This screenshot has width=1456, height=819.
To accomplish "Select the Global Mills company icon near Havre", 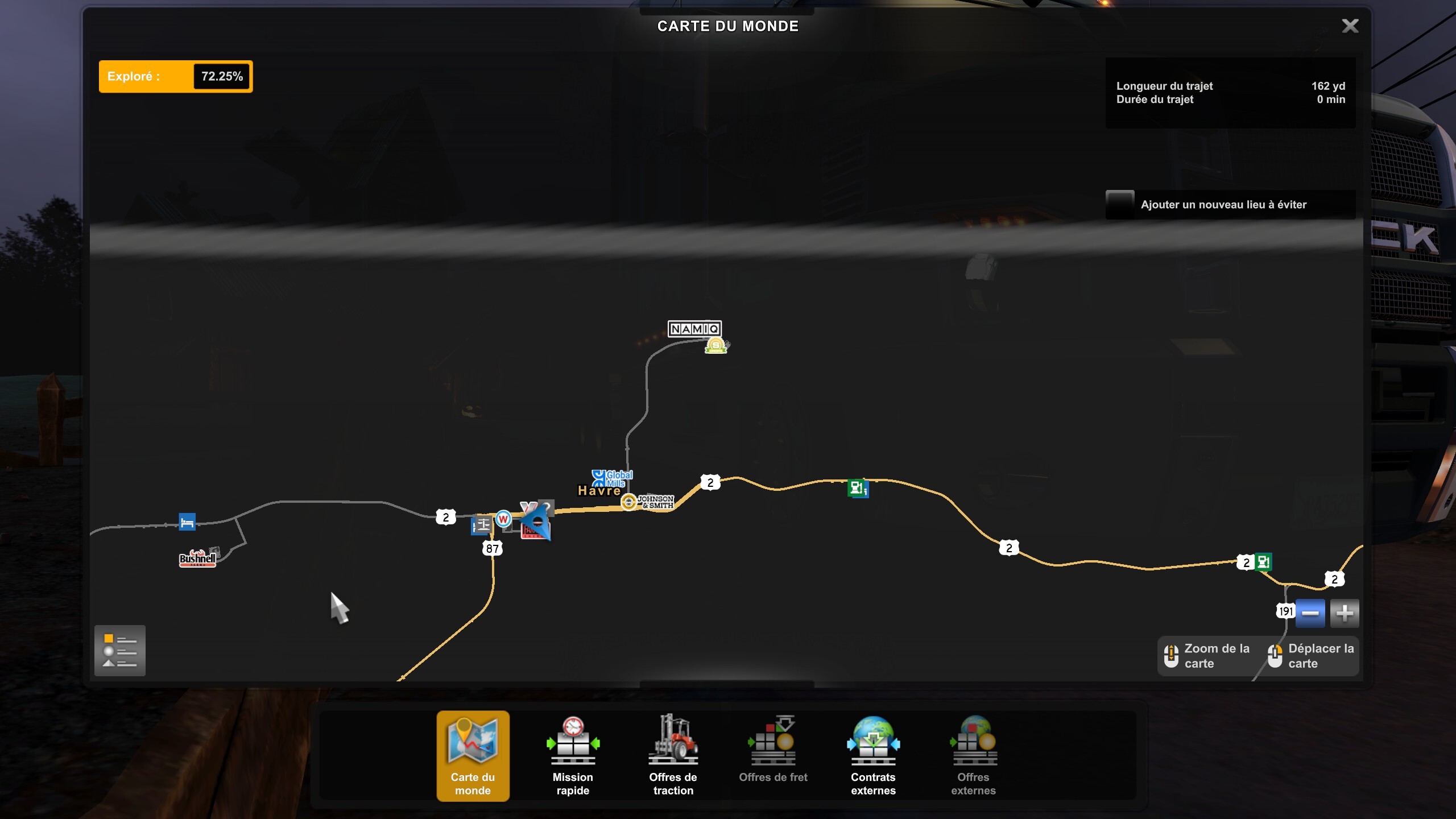I will [599, 478].
